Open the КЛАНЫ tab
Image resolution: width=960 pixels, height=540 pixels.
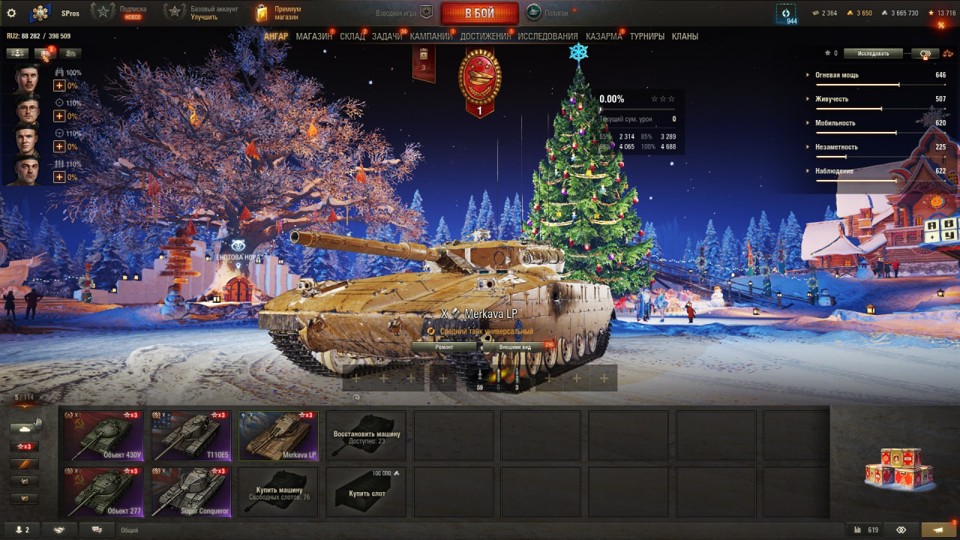point(685,36)
